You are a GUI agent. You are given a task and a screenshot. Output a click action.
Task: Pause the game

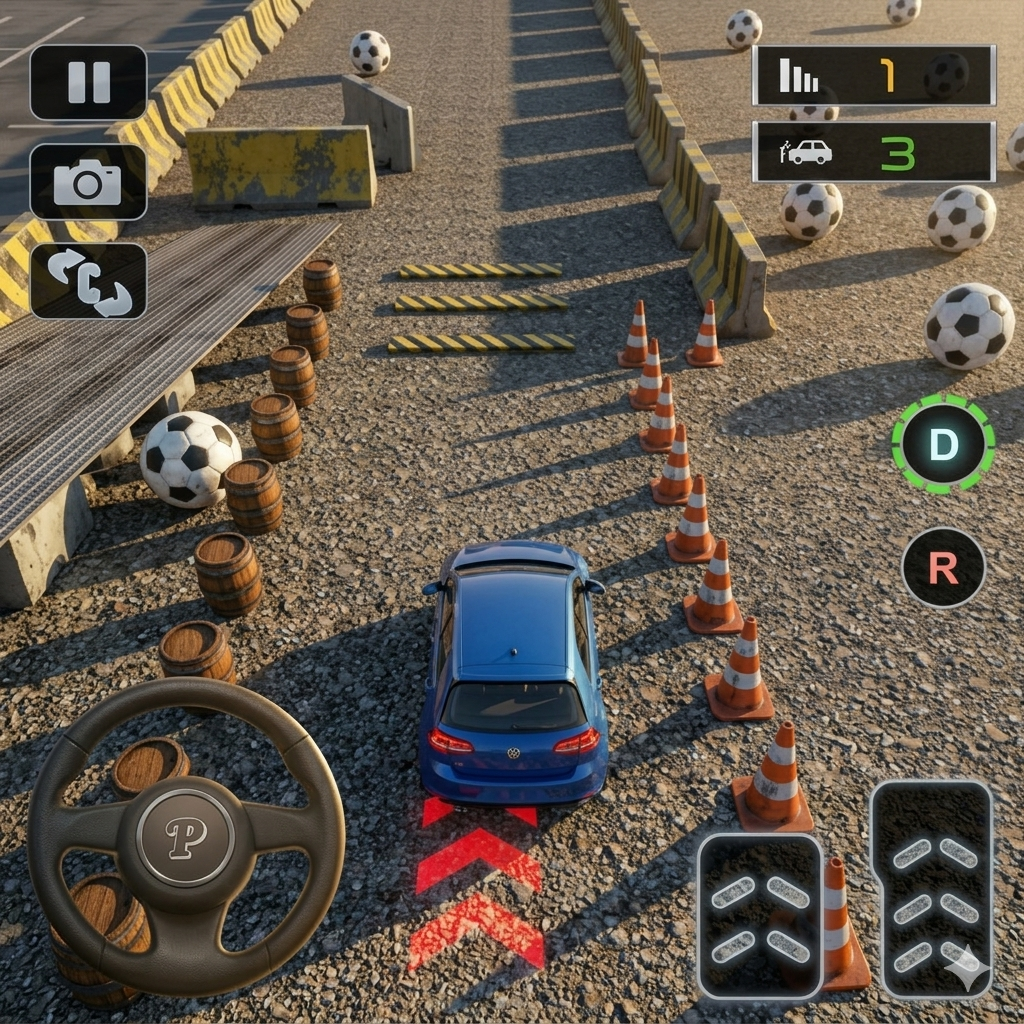point(88,82)
